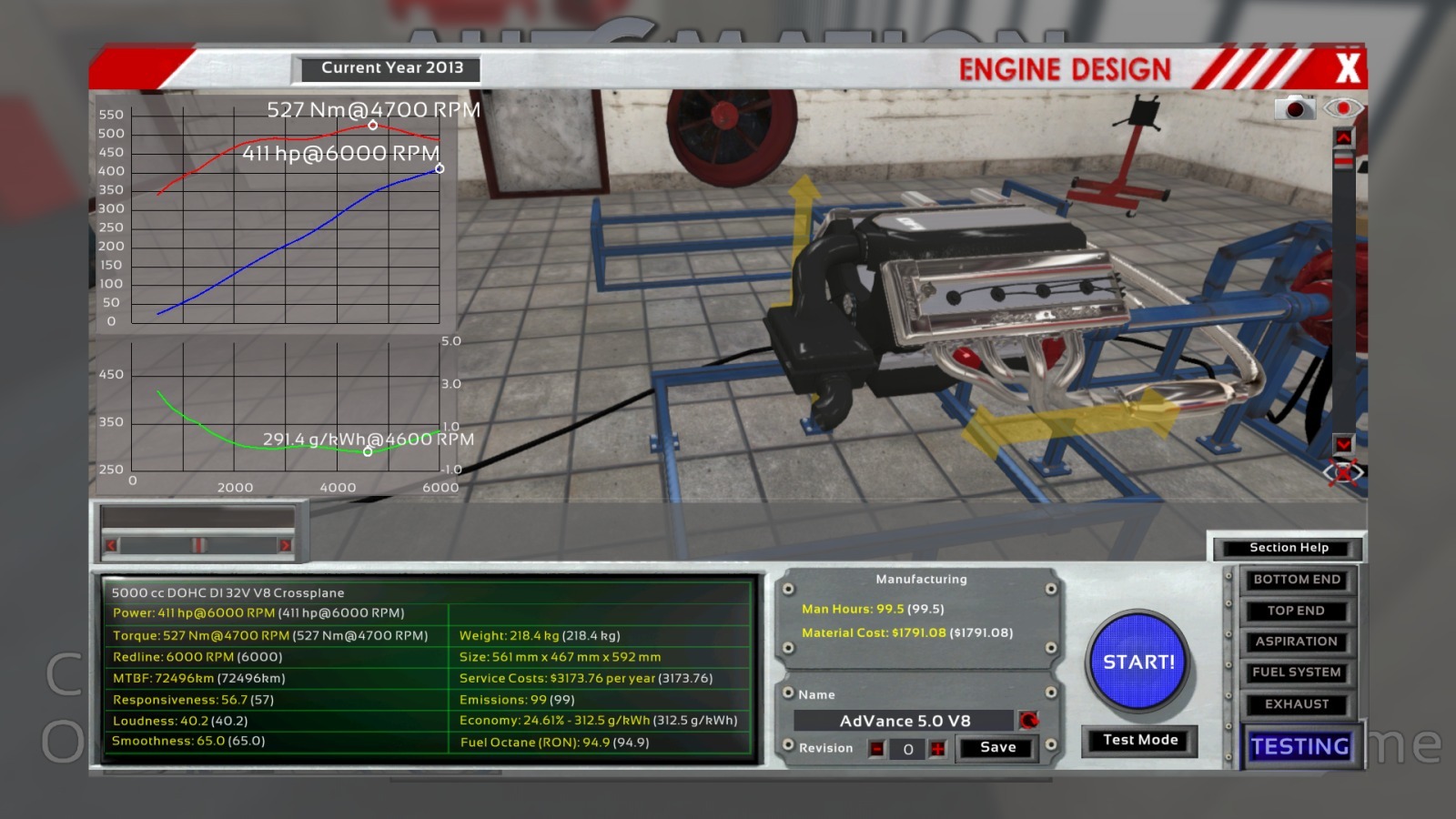Click the right arrow under the graphs
Image resolution: width=1456 pixels, height=819 pixels.
[x=285, y=545]
